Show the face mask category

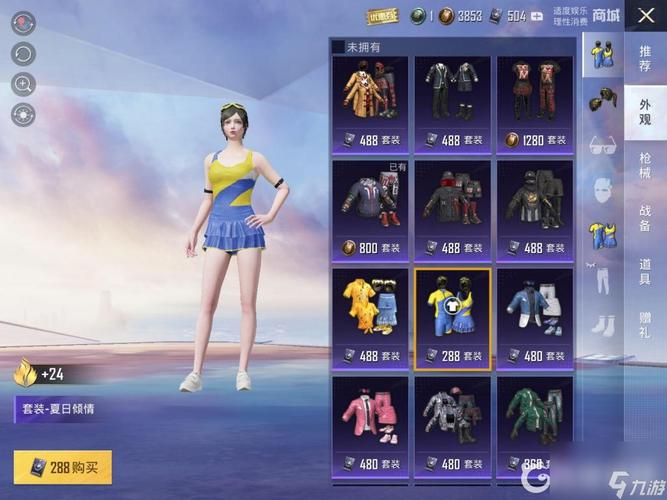603,188
